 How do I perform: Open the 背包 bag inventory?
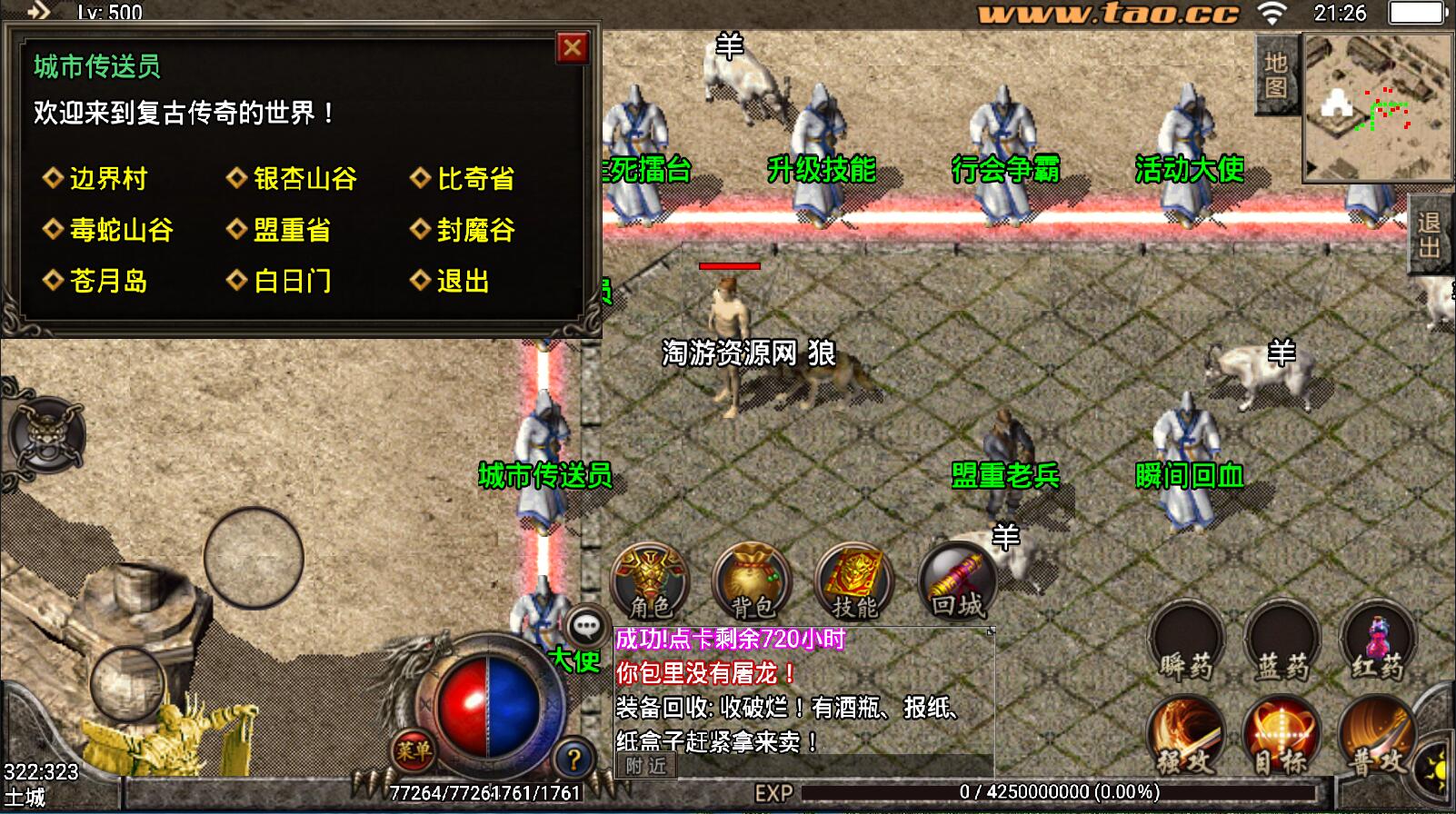(753, 581)
